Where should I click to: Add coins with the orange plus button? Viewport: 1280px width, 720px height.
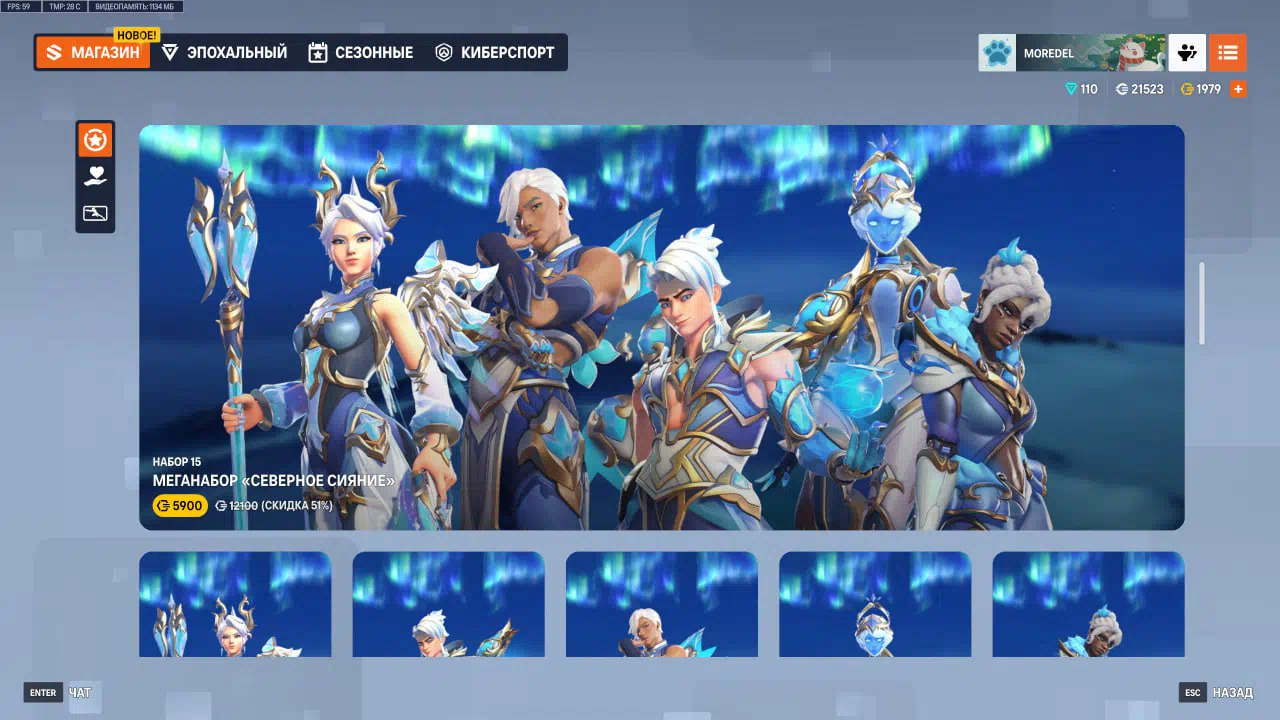tap(1238, 89)
